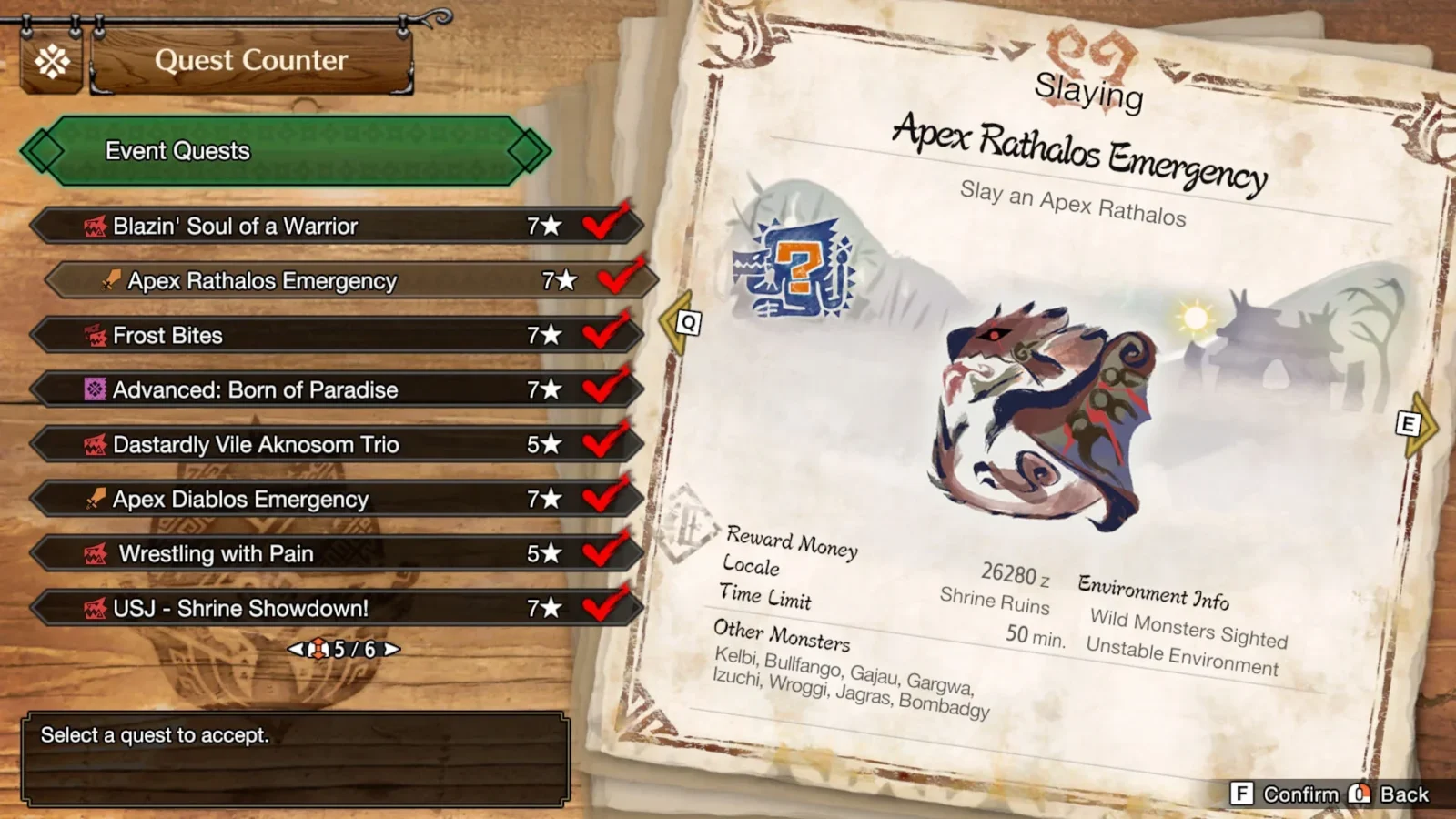Choose the Wrestling with Pain quest

[x=337, y=553]
